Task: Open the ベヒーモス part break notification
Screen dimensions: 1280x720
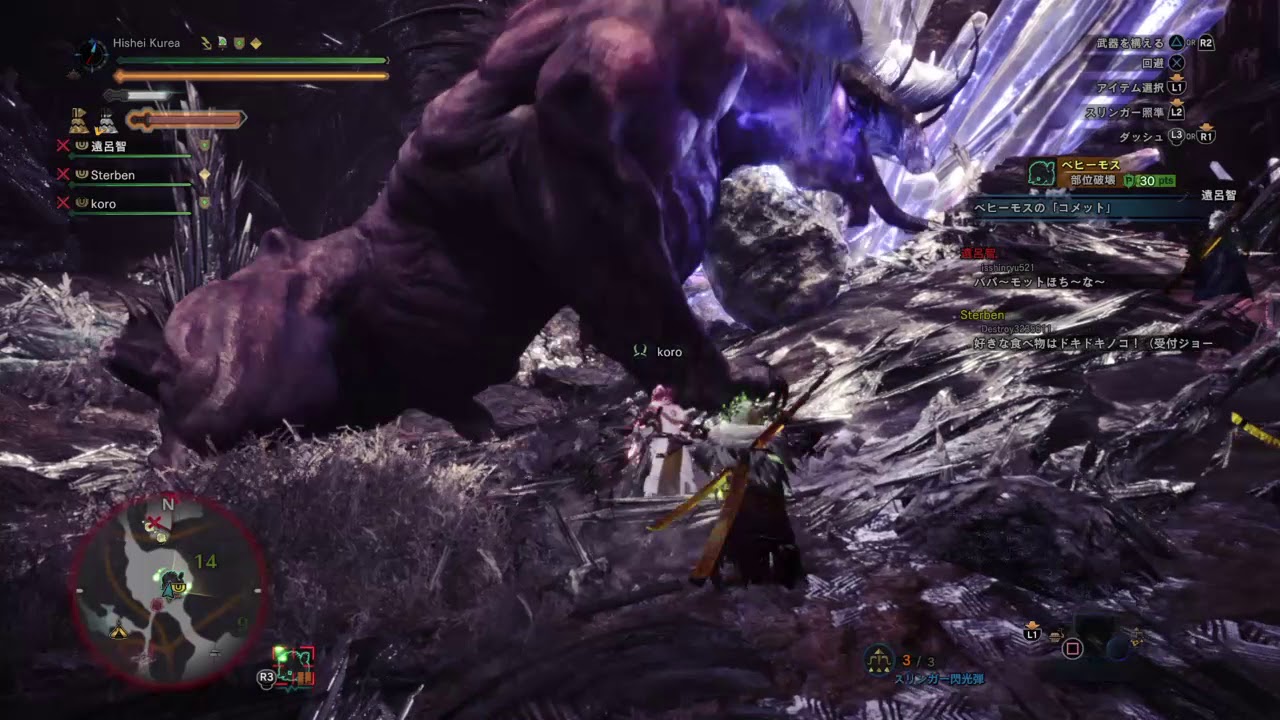Action: point(1098,172)
